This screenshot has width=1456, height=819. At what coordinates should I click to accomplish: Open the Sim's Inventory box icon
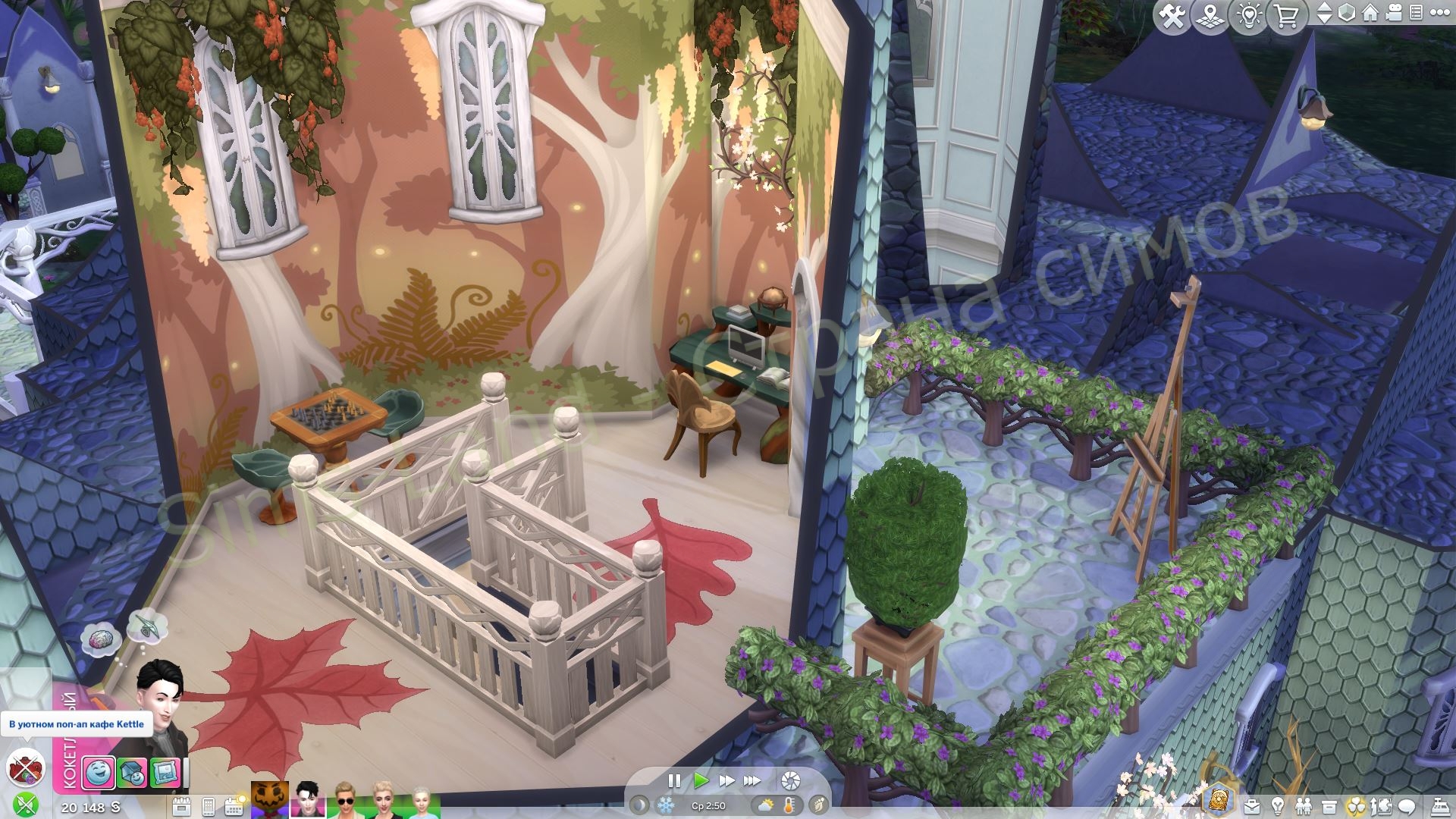tap(1329, 806)
